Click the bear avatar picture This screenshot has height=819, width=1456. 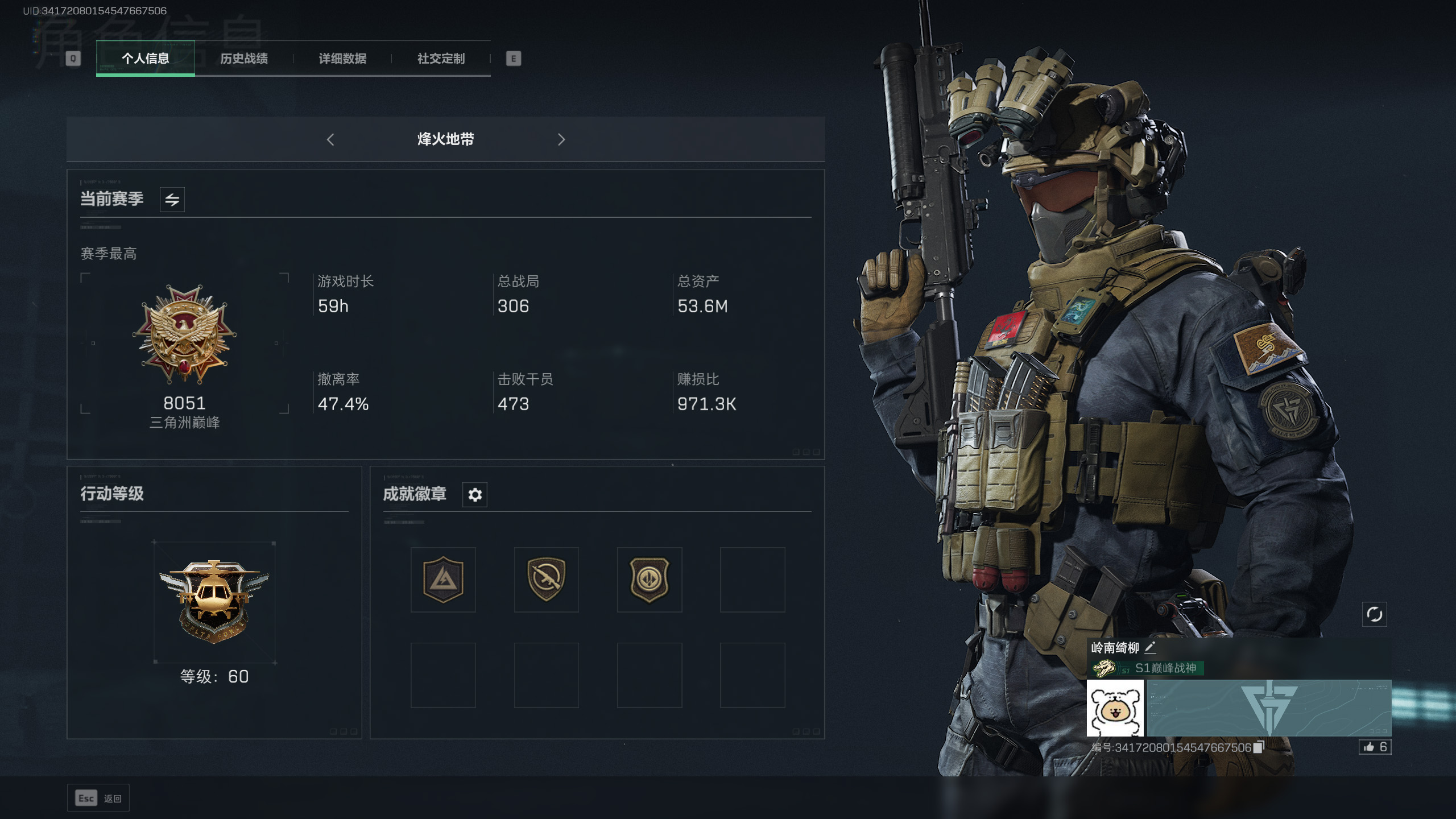[x=1115, y=708]
